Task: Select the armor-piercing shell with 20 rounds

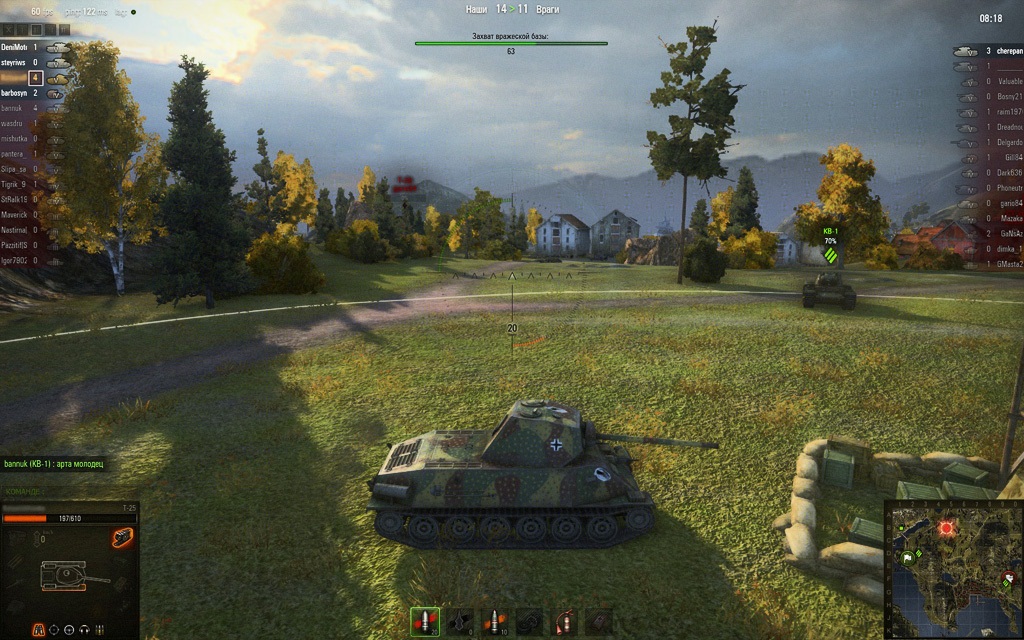Action: (x=424, y=621)
